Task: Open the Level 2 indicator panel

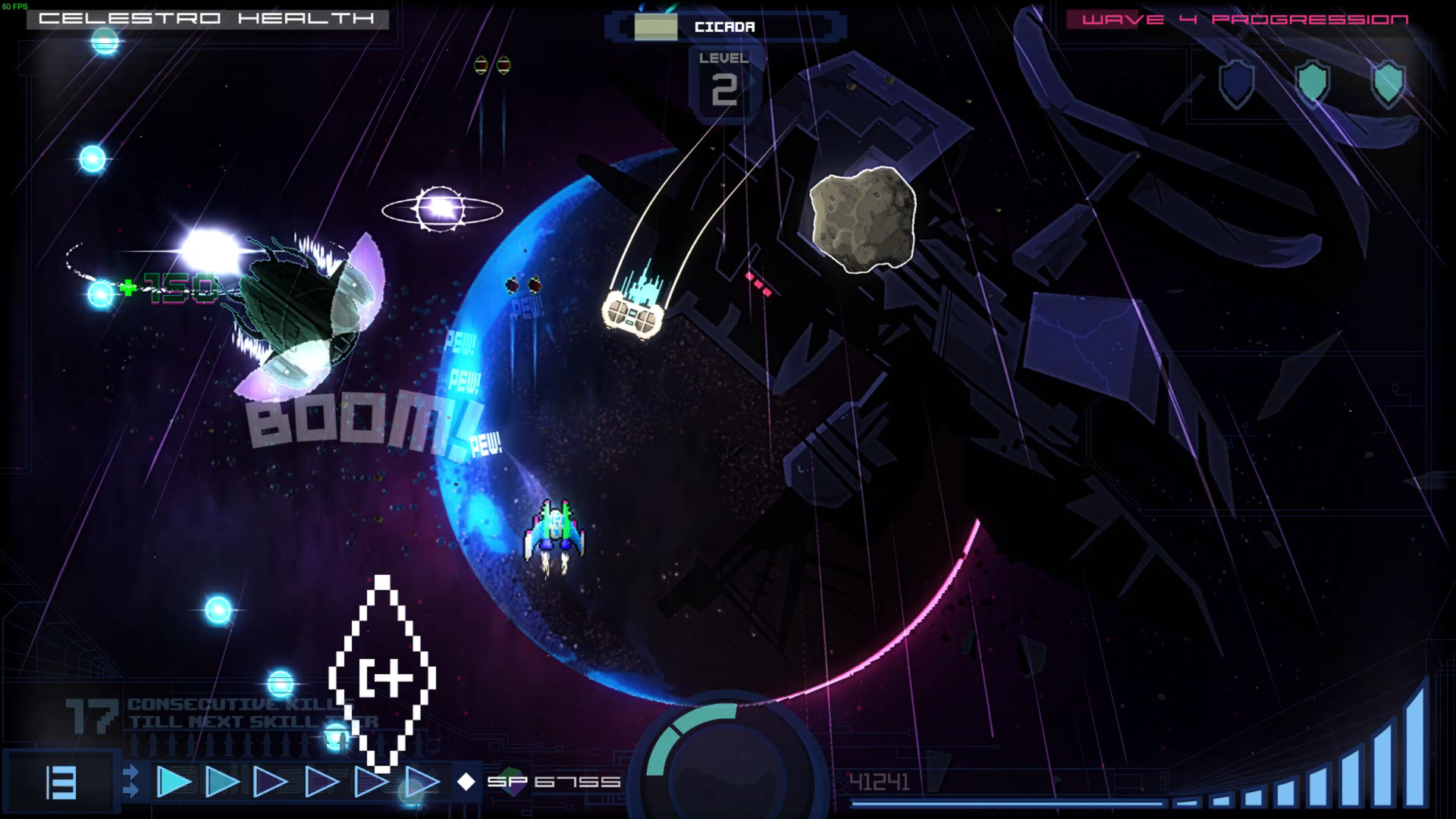Action: [x=725, y=80]
